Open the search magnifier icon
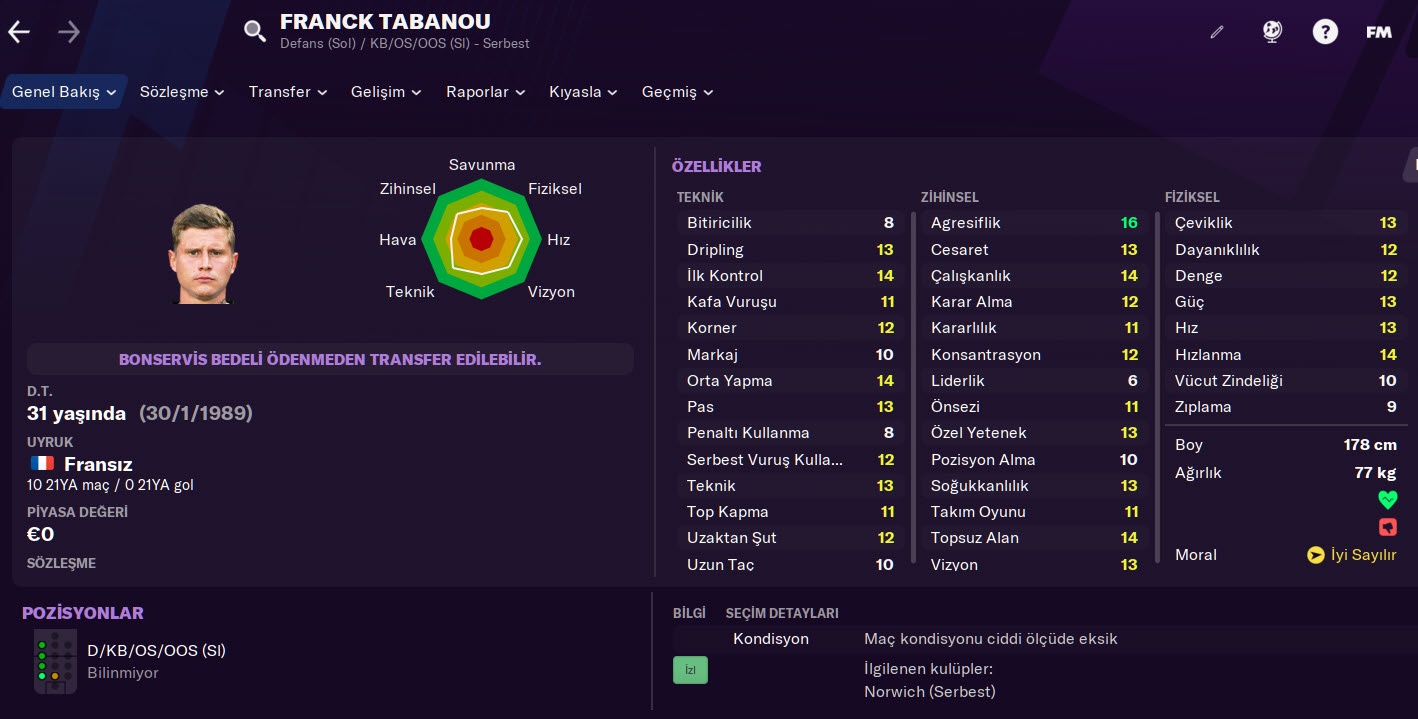Screen dimensions: 1418x719 point(255,31)
